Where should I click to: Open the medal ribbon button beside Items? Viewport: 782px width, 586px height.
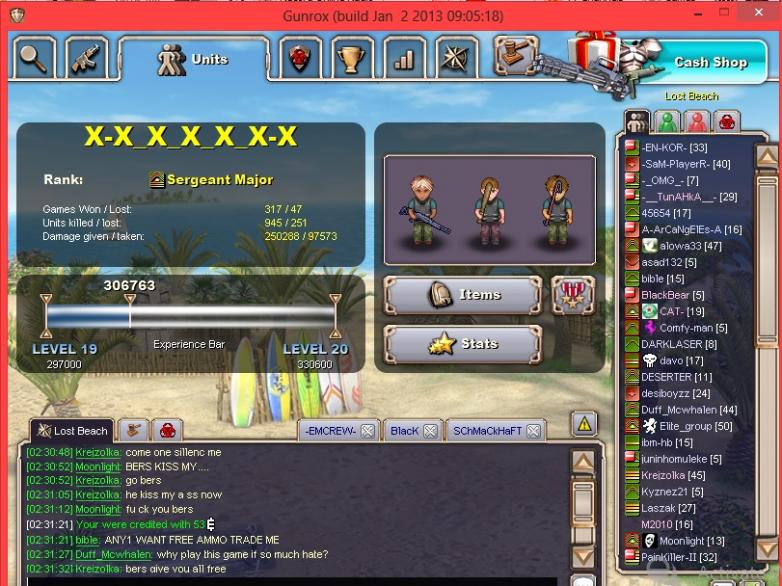(x=573, y=295)
